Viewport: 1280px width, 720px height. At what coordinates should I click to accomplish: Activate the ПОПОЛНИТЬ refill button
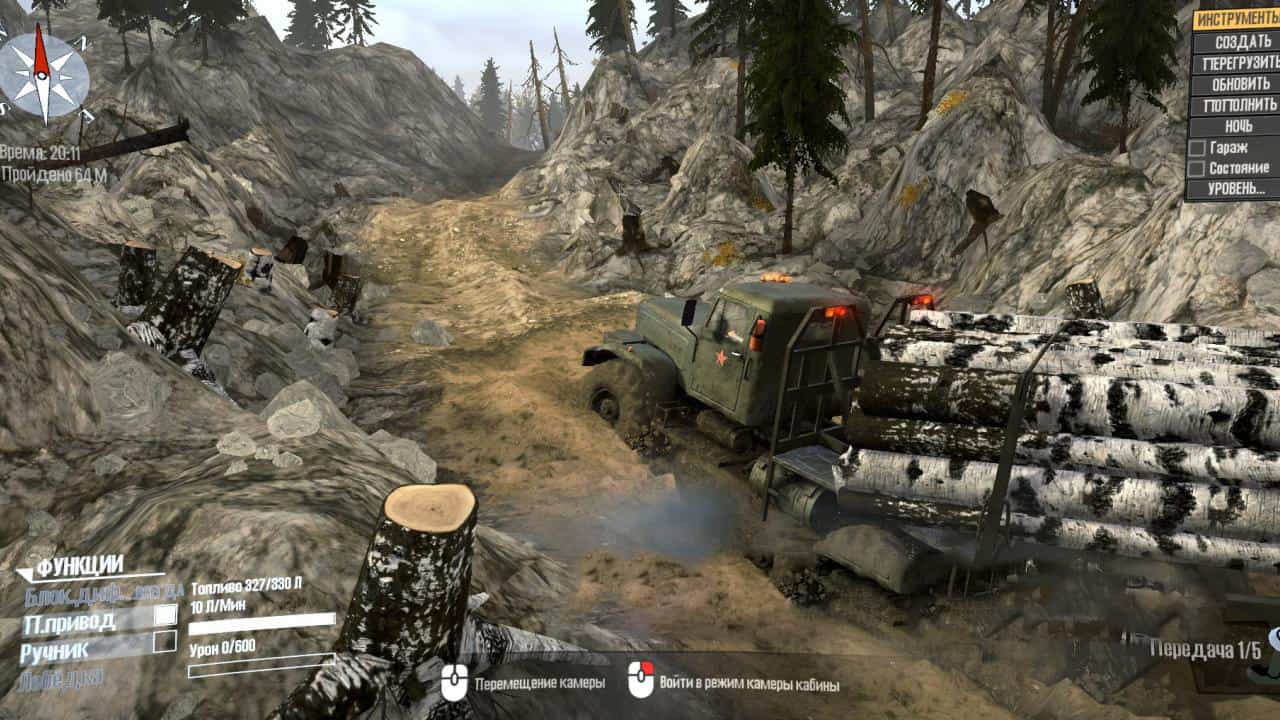tap(1236, 105)
